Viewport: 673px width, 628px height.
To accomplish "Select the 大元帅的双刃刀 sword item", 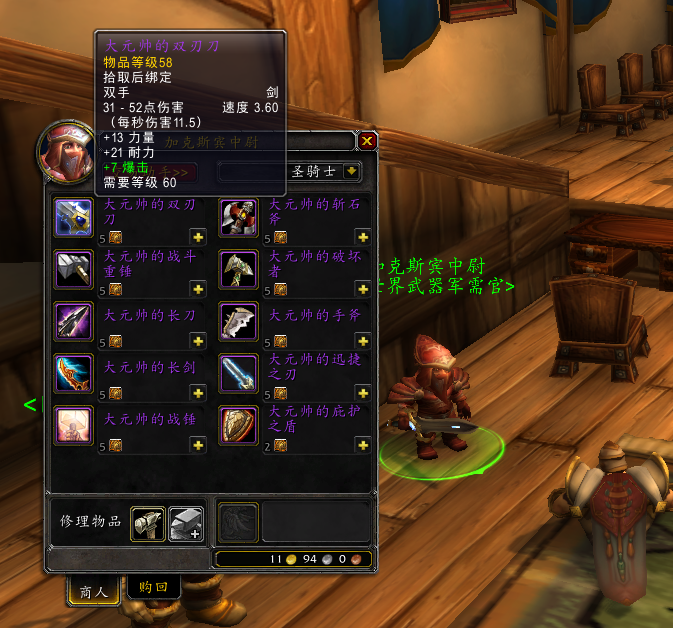I will click(74, 217).
